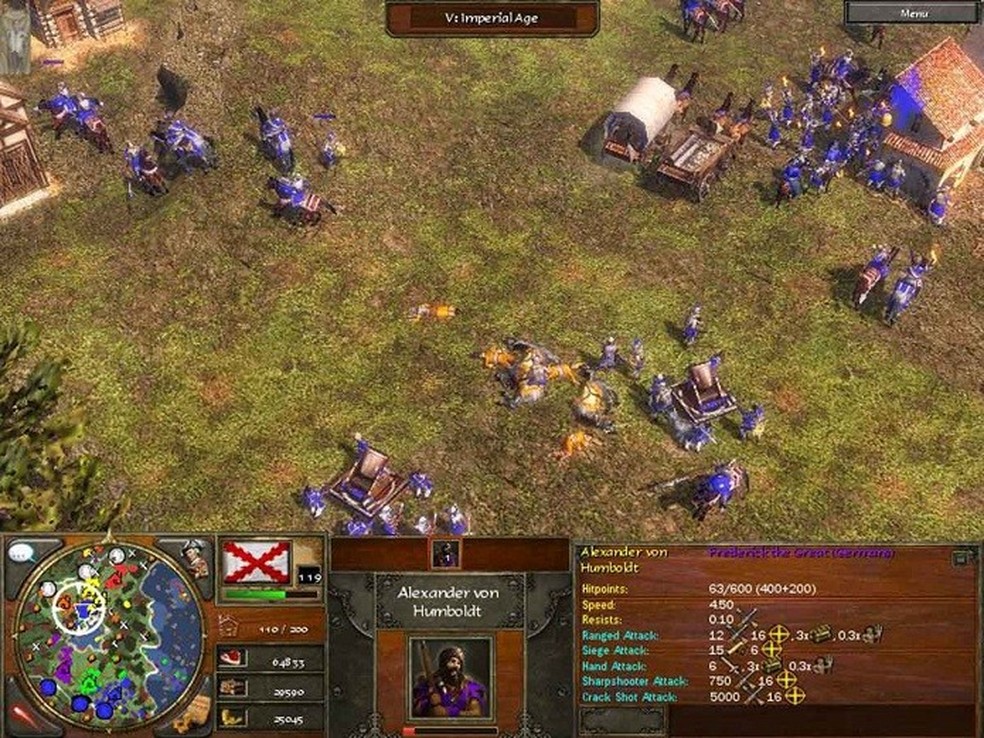984x738 pixels.
Task: Toggle the unit stats panel corner button
Action: (962, 557)
